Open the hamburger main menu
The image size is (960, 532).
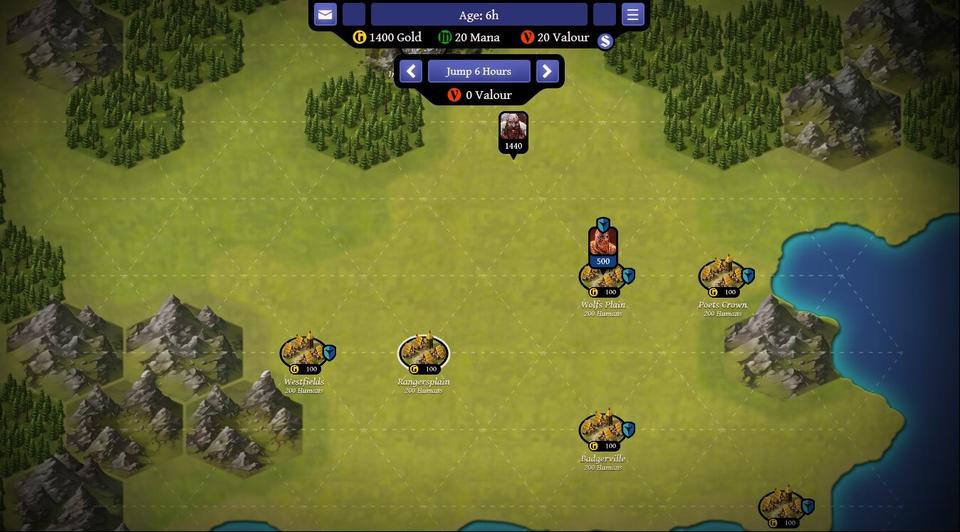point(632,15)
